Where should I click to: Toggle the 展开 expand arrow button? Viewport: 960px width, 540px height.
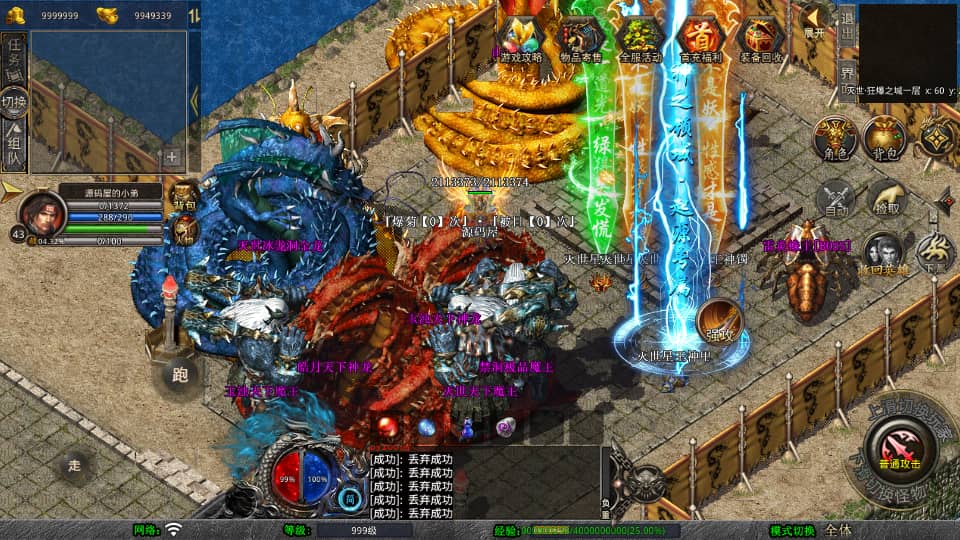point(815,21)
